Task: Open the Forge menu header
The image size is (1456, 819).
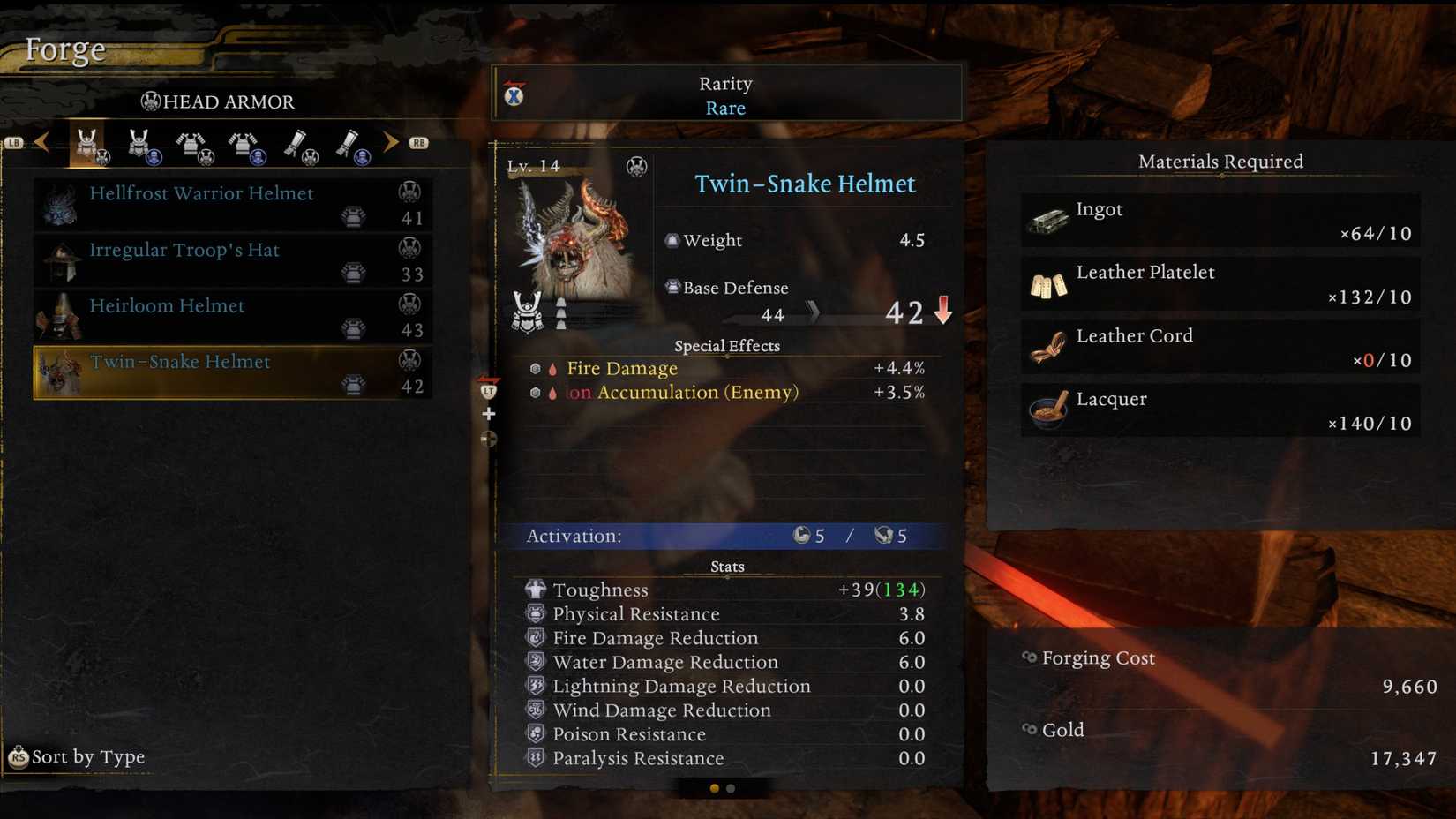Action: pos(64,49)
